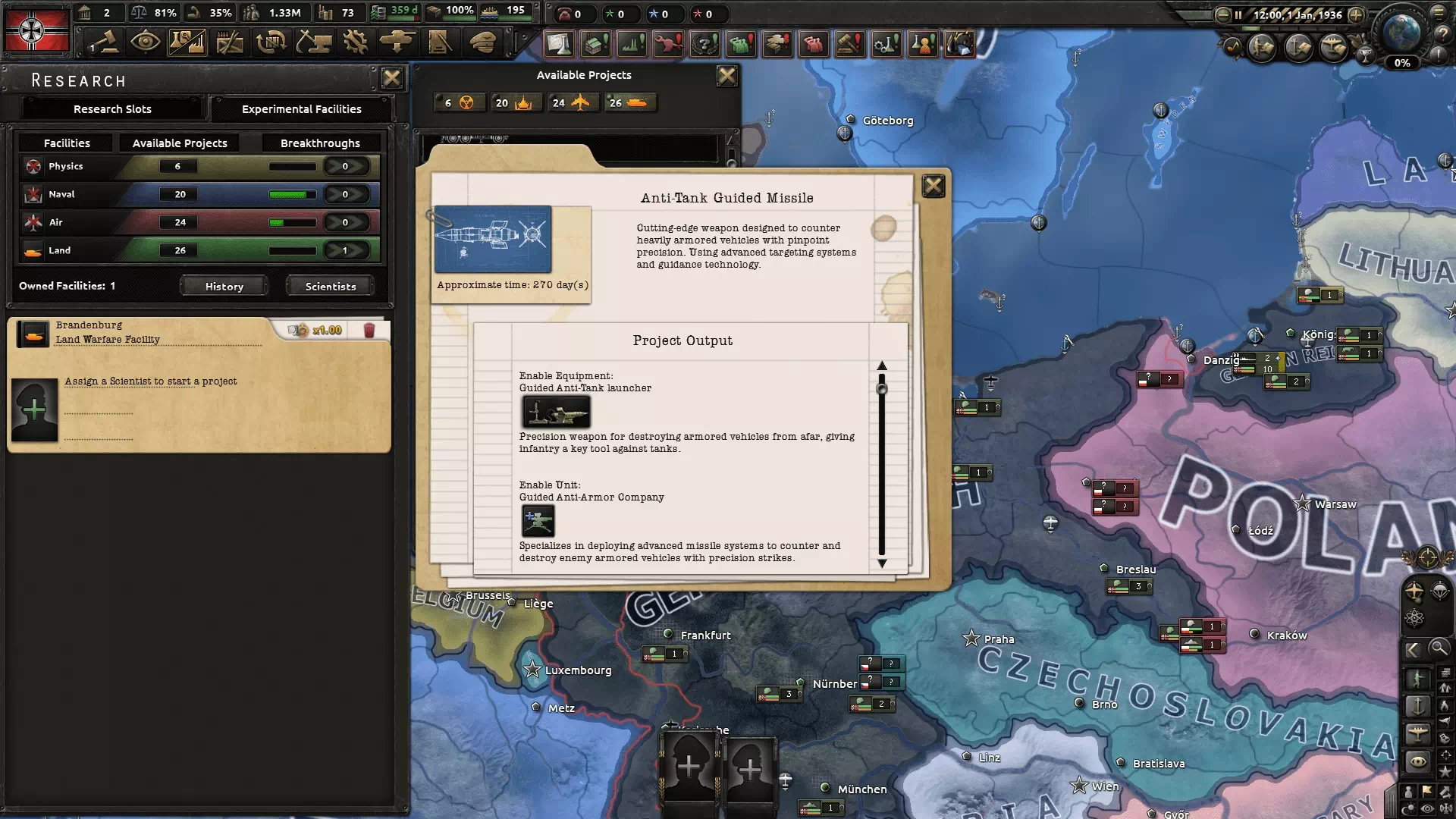
Task: Switch to the Research Slots tab
Action: [112, 109]
